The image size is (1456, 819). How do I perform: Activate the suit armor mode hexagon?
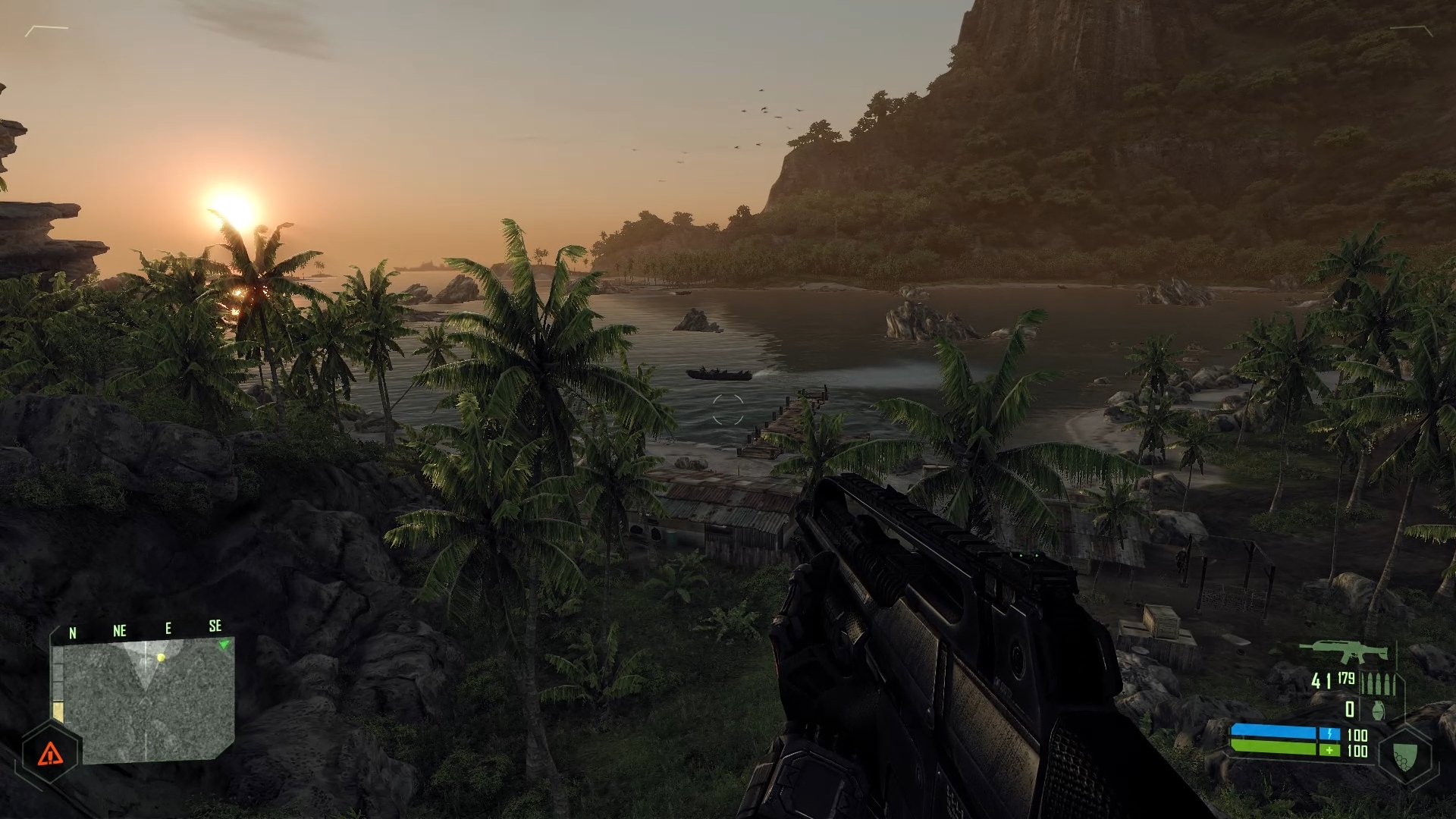click(x=1404, y=755)
